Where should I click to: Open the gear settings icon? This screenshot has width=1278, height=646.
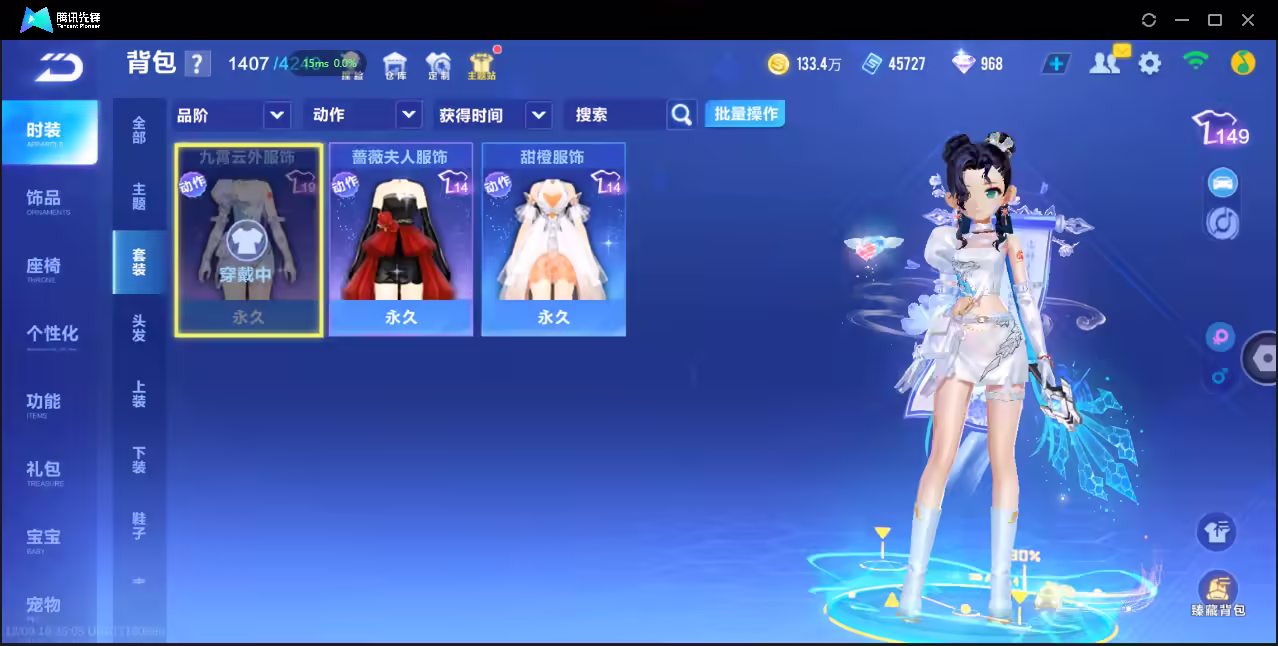[x=1150, y=64]
